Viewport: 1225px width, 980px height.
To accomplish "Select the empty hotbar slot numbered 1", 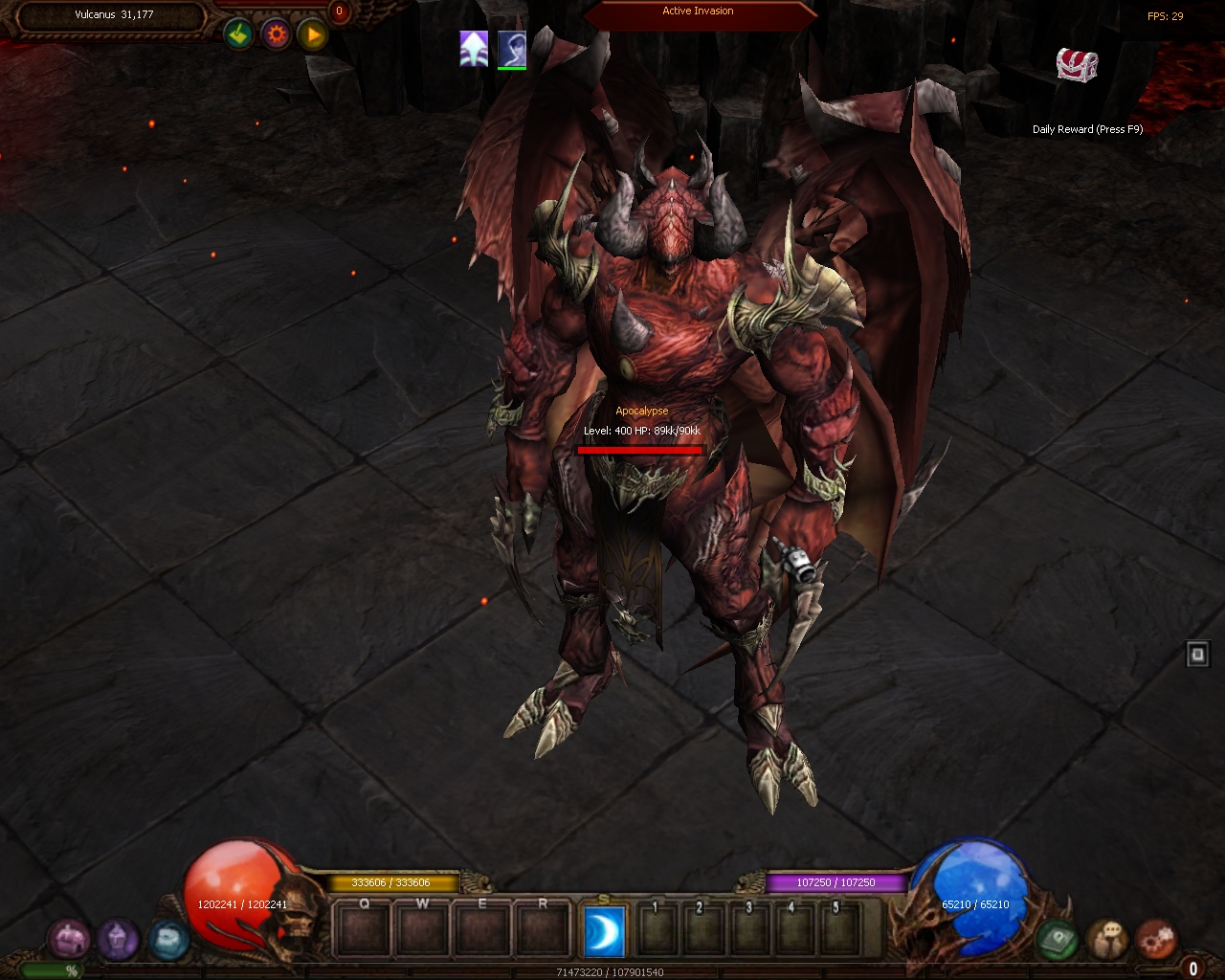I will tap(657, 929).
